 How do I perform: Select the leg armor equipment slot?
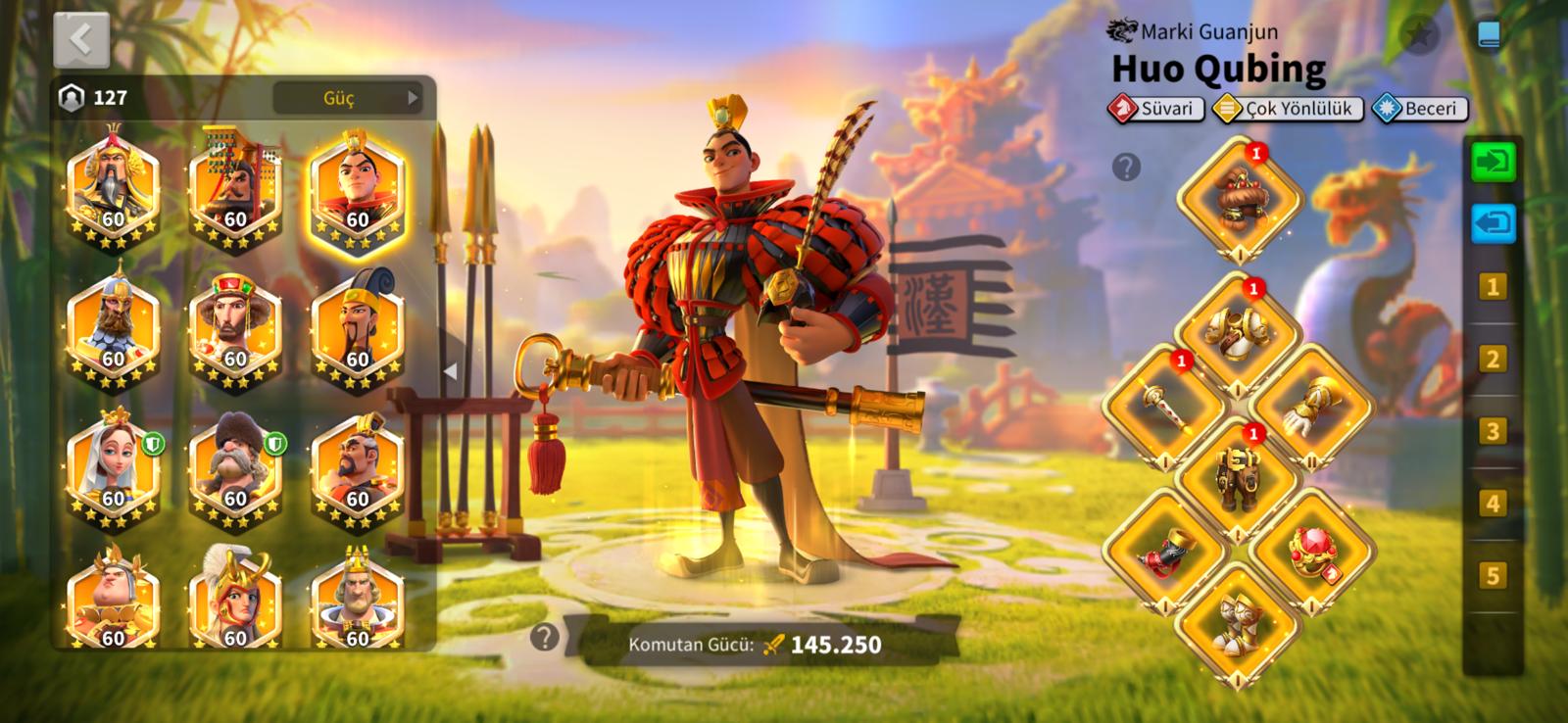(1239, 477)
